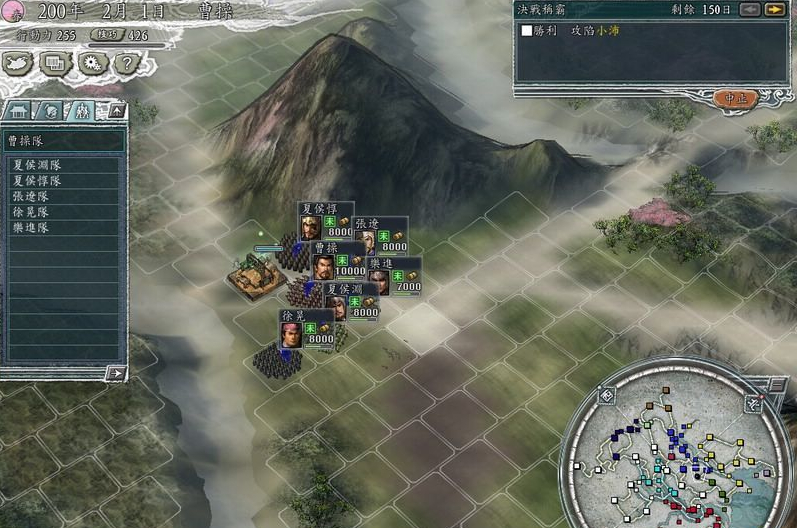Image resolution: width=798 pixels, height=528 pixels.
Task: Toggle the minimap's upper-left square icon button
Action: point(606,395)
